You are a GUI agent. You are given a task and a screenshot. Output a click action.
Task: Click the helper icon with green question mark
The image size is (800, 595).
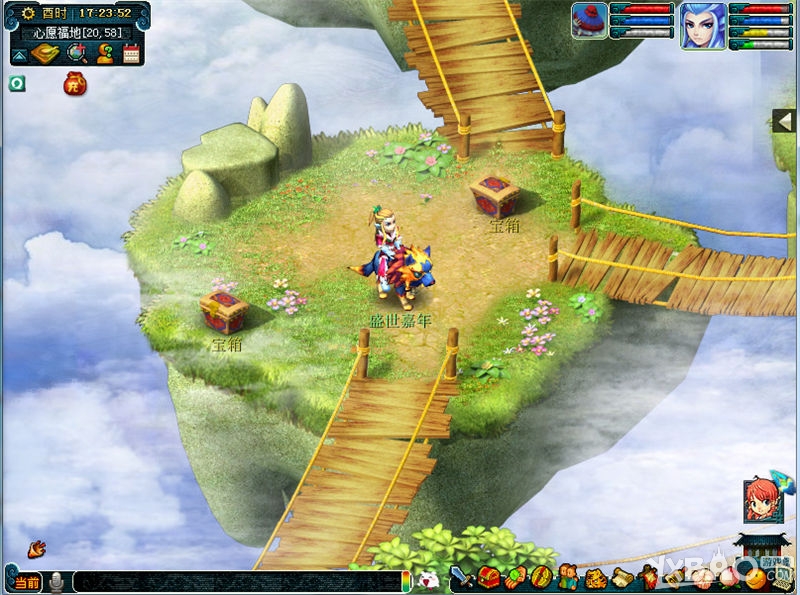tap(104, 53)
